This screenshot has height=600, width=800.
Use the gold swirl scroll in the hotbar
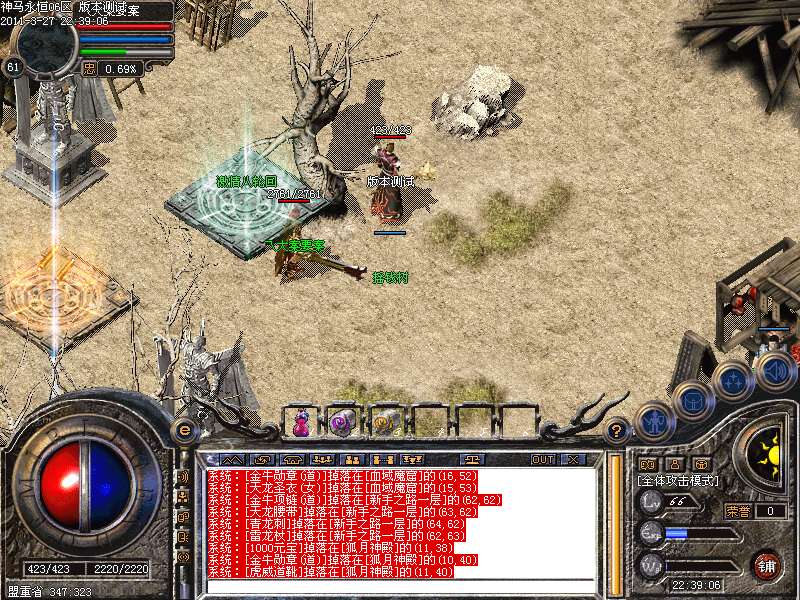386,422
